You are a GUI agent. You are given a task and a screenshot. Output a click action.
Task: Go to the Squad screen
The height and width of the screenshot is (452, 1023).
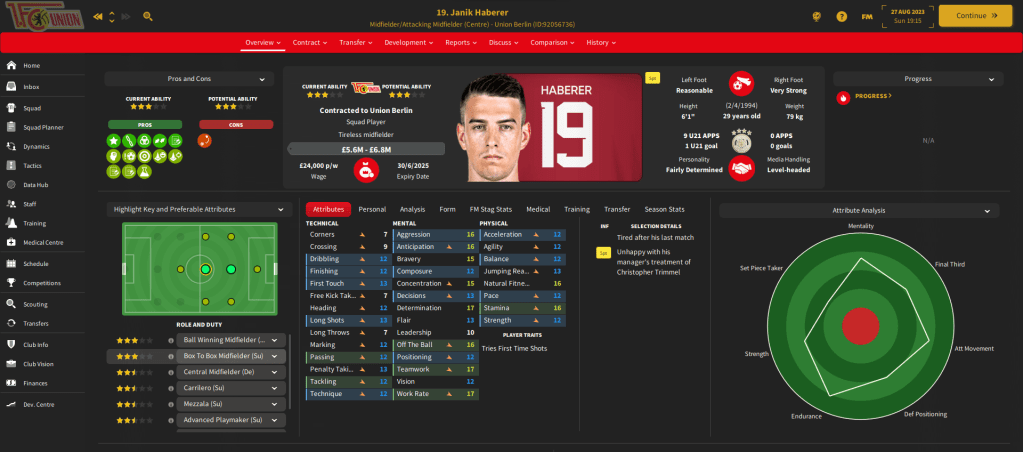coord(32,109)
